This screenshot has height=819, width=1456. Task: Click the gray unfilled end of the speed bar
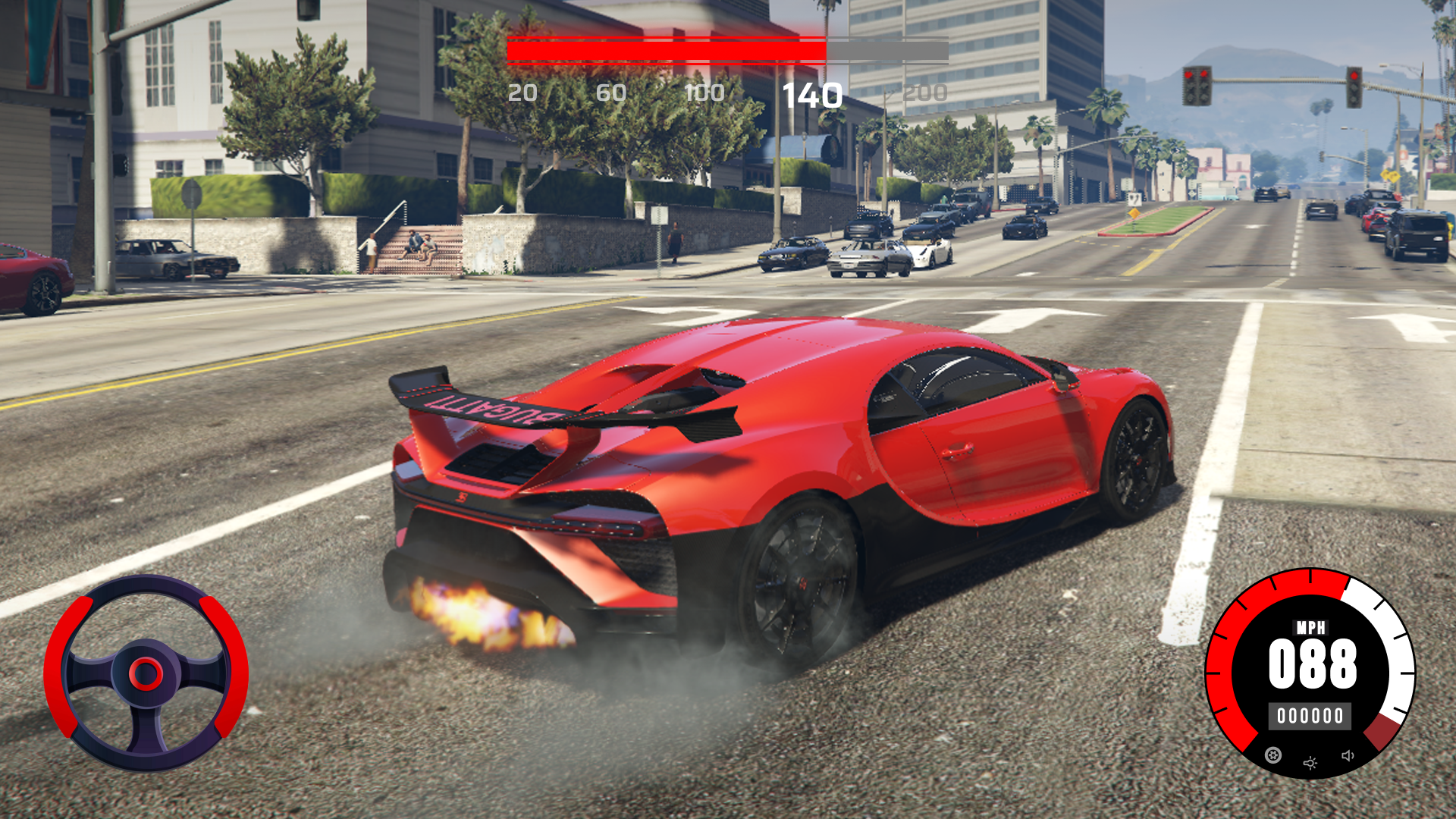point(887,48)
